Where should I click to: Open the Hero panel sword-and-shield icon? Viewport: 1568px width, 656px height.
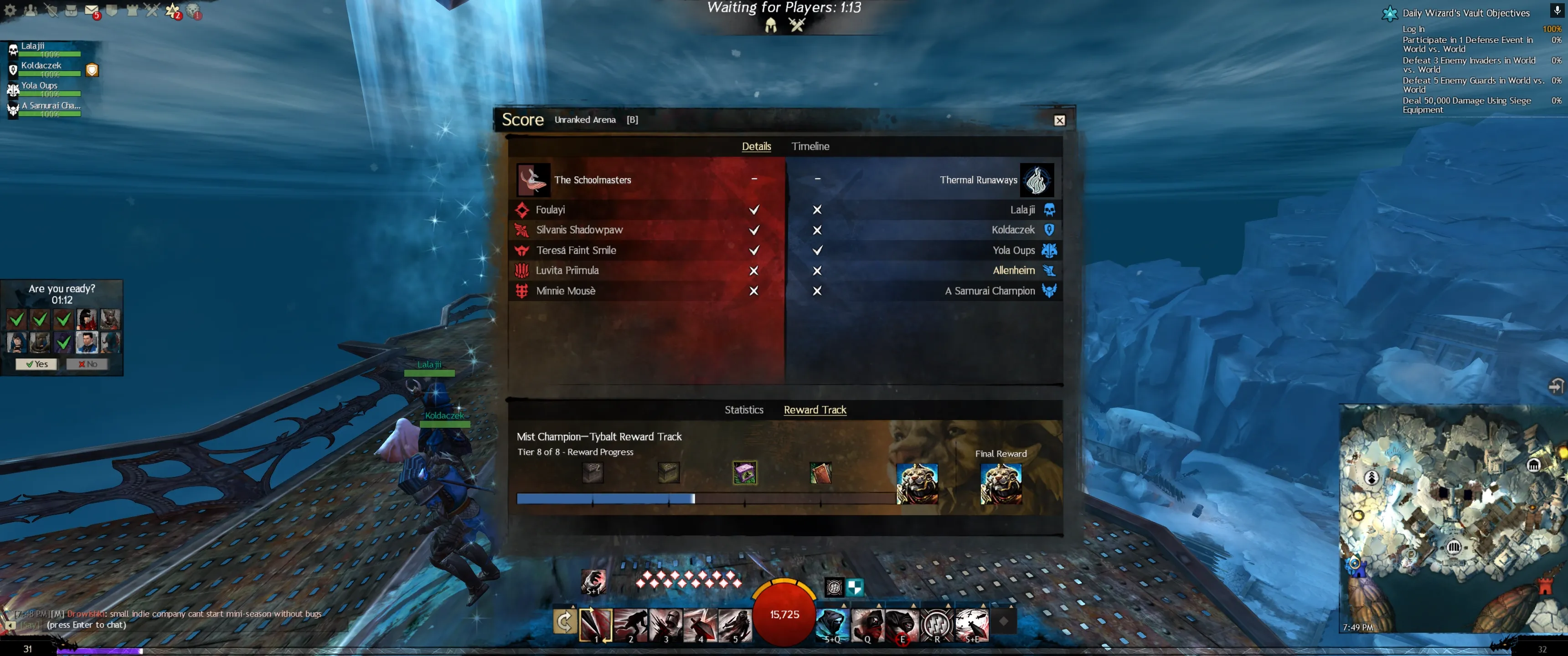coord(51,10)
